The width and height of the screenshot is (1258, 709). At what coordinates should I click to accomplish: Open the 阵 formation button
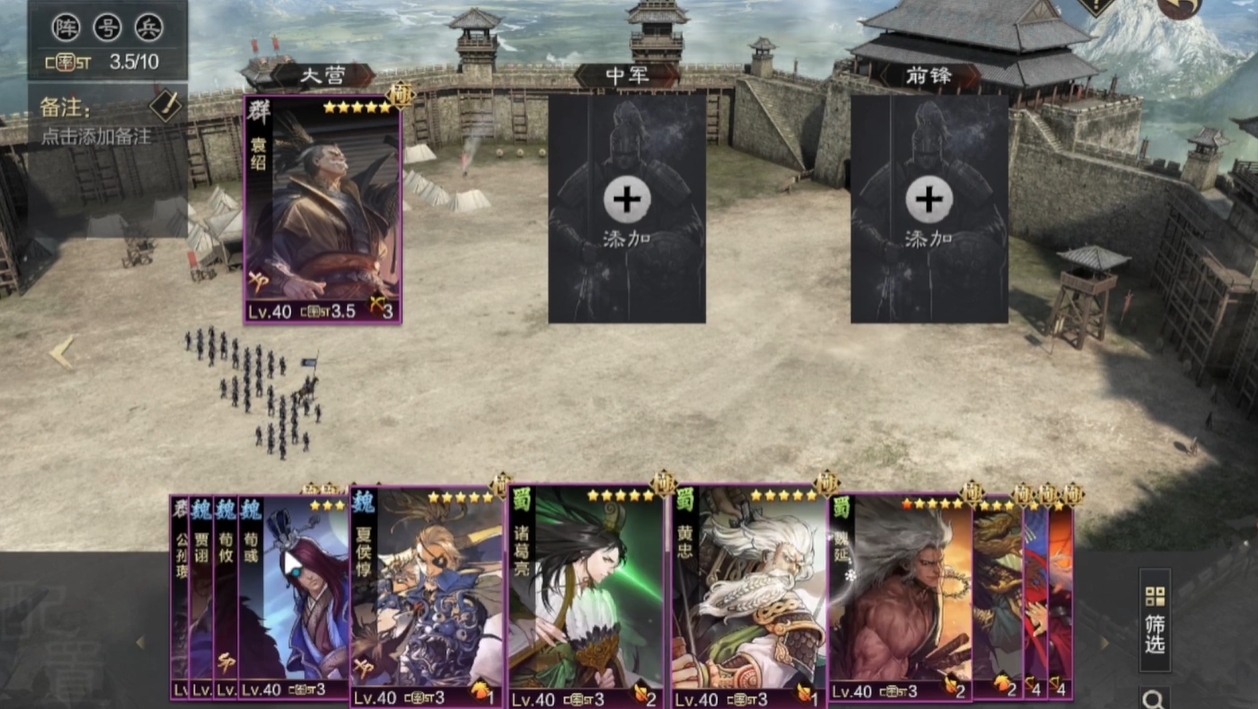tap(66, 27)
